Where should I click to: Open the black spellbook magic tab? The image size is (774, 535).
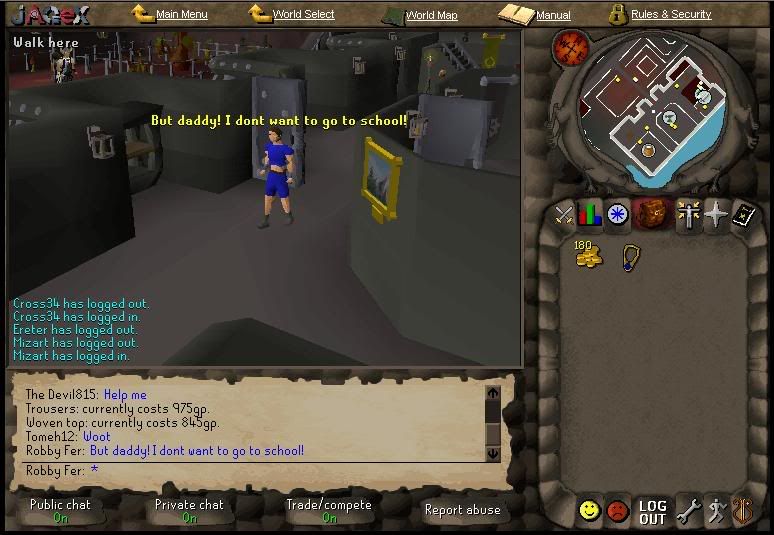(x=742, y=214)
